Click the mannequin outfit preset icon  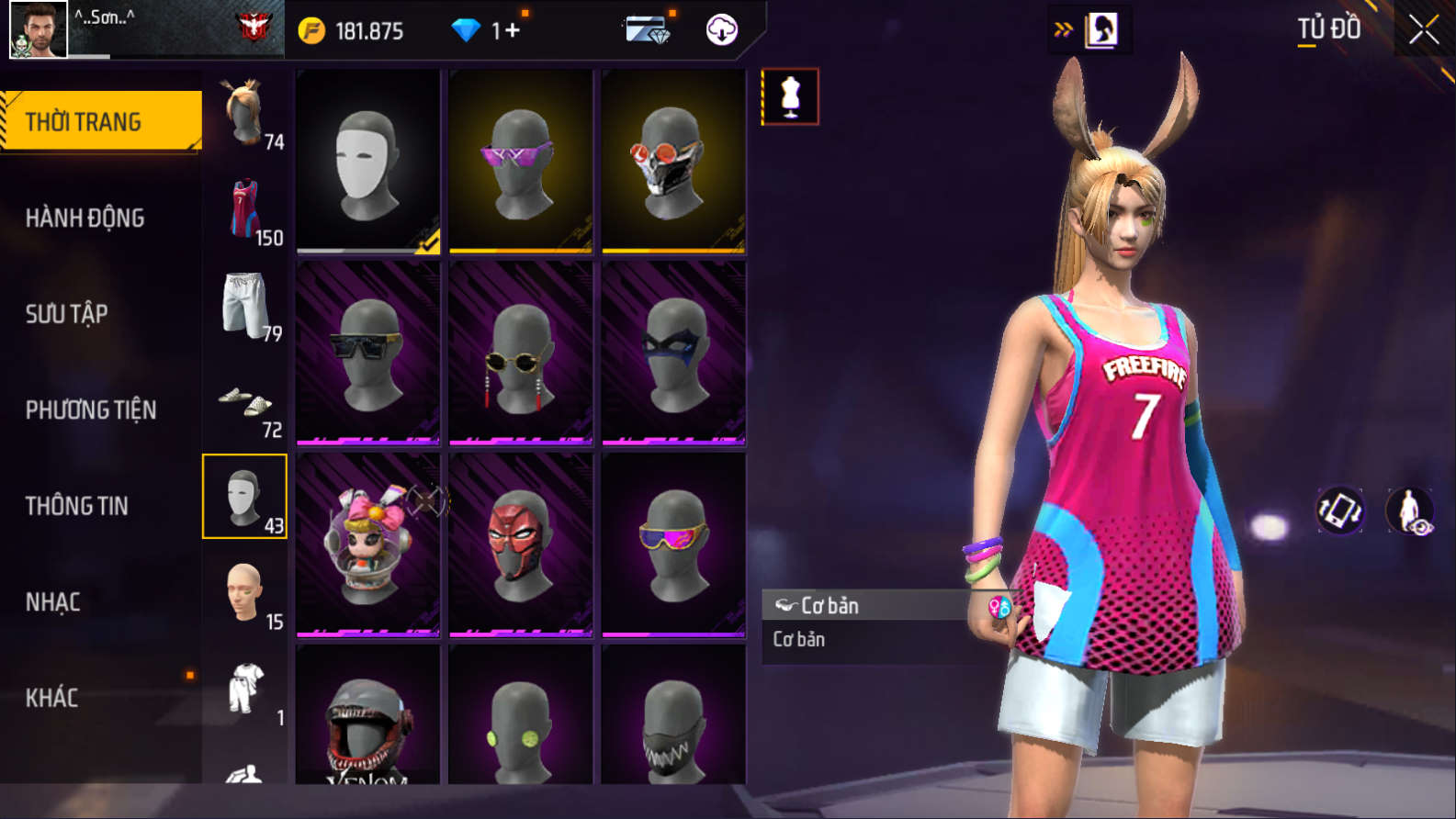[790, 96]
